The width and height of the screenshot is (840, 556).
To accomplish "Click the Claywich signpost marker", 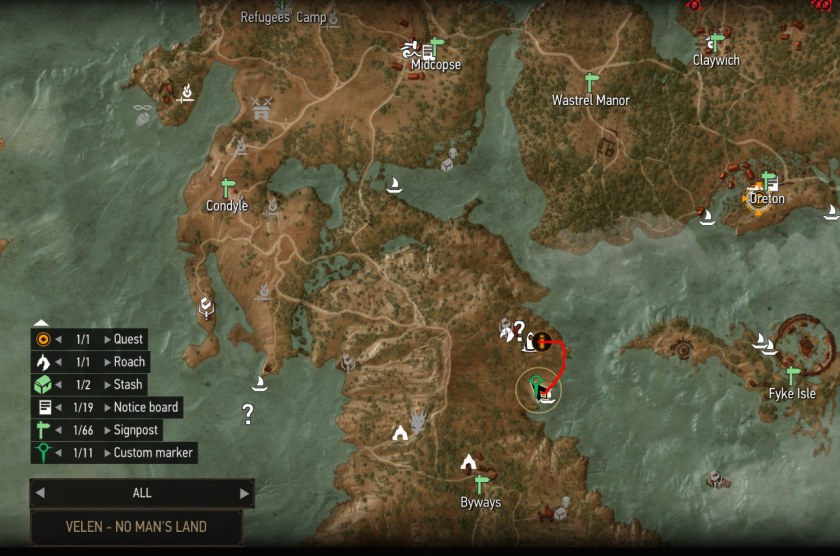I will pos(715,43).
